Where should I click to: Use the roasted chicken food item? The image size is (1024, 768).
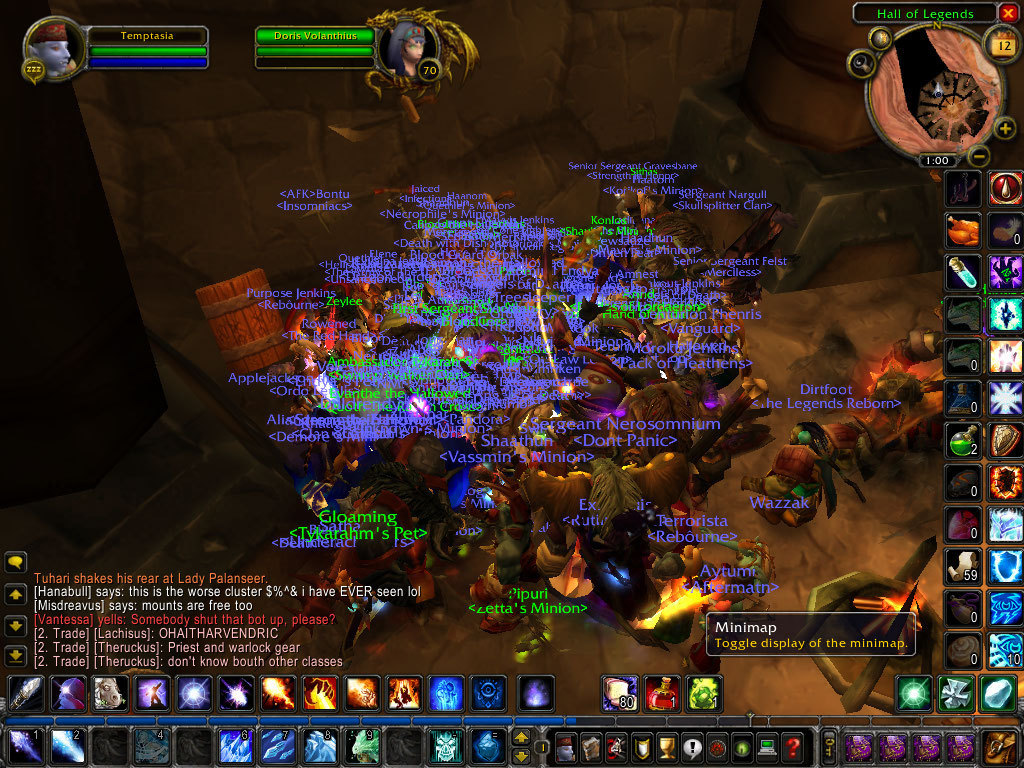[964, 231]
